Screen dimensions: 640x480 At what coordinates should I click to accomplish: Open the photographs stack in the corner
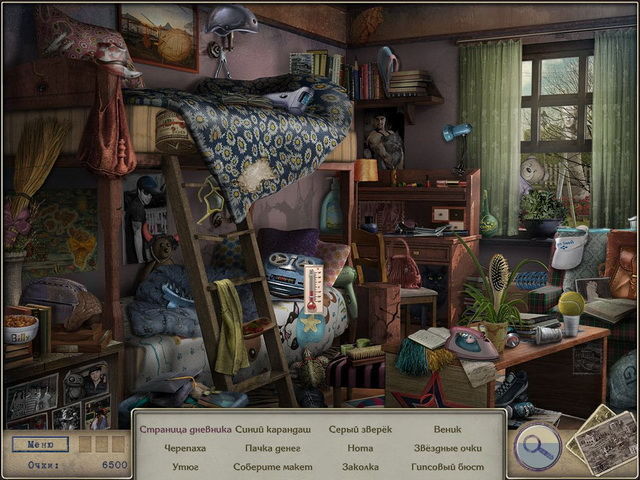tap(601, 441)
